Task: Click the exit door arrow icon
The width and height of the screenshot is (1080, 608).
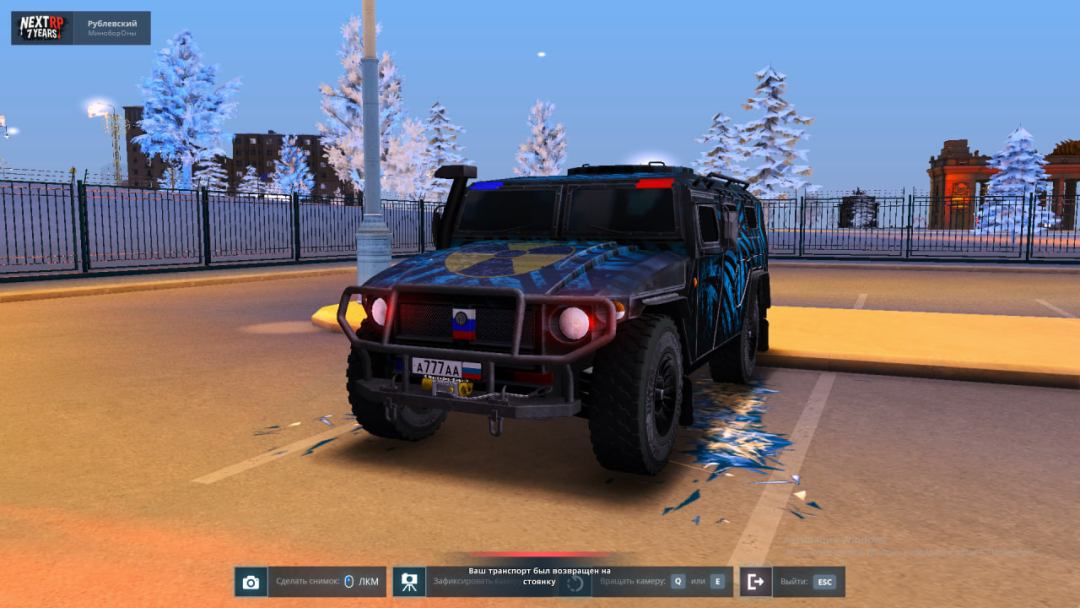Action: (x=756, y=582)
